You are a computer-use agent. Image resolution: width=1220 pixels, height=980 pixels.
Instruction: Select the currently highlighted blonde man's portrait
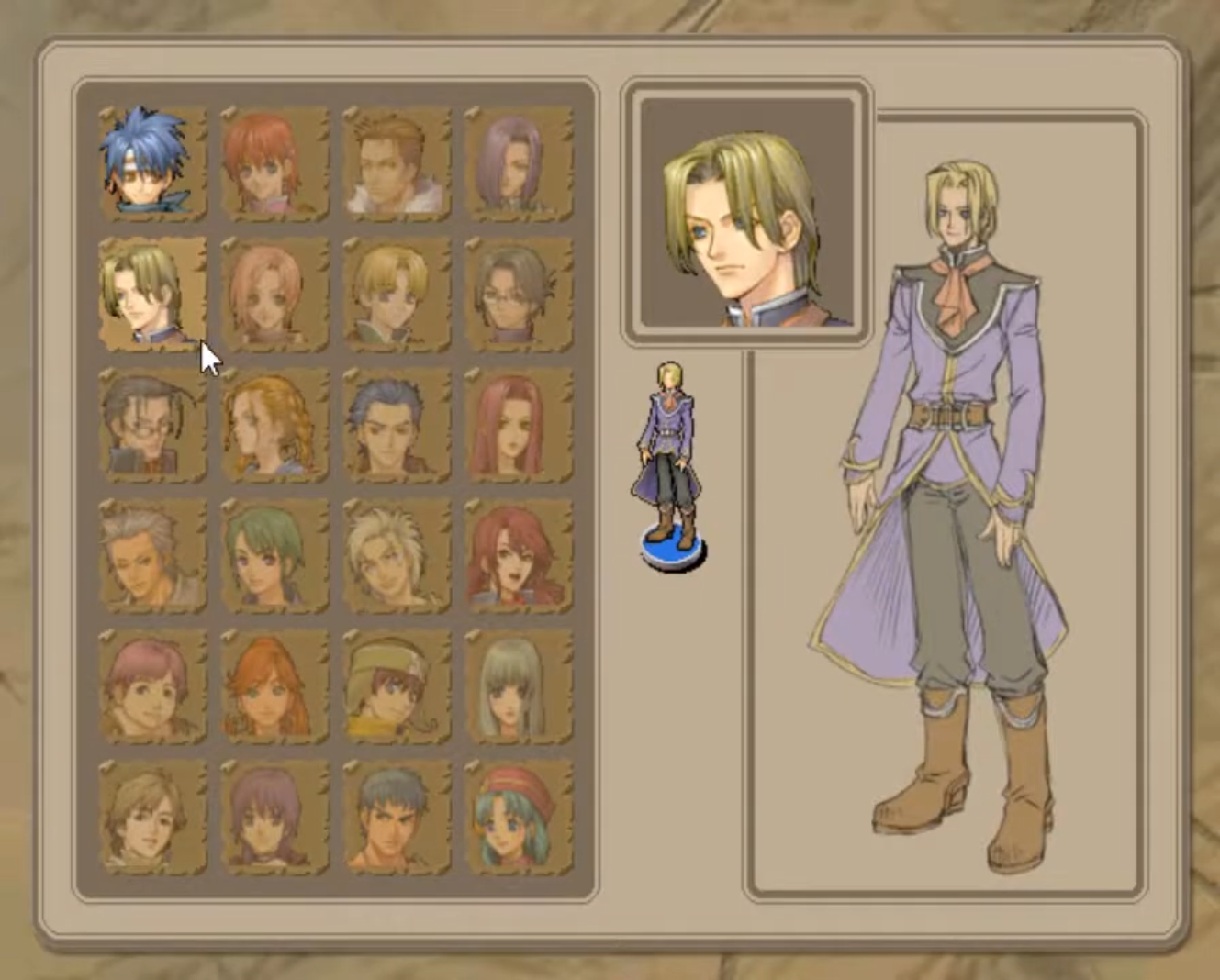(151, 294)
